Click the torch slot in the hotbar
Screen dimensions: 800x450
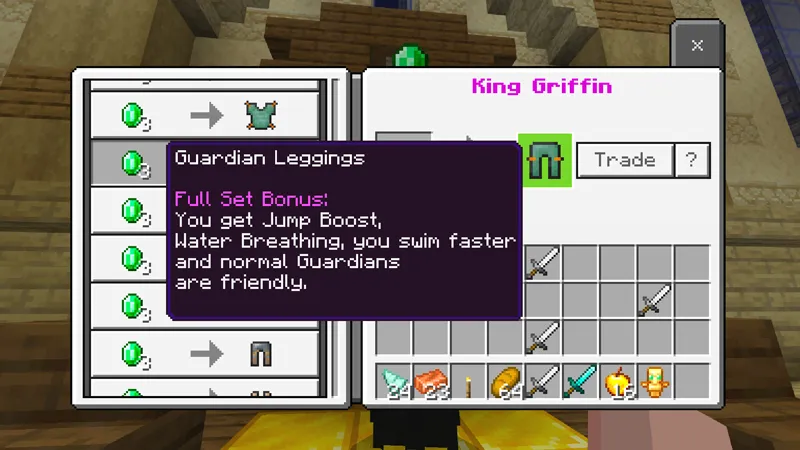[x=468, y=381]
